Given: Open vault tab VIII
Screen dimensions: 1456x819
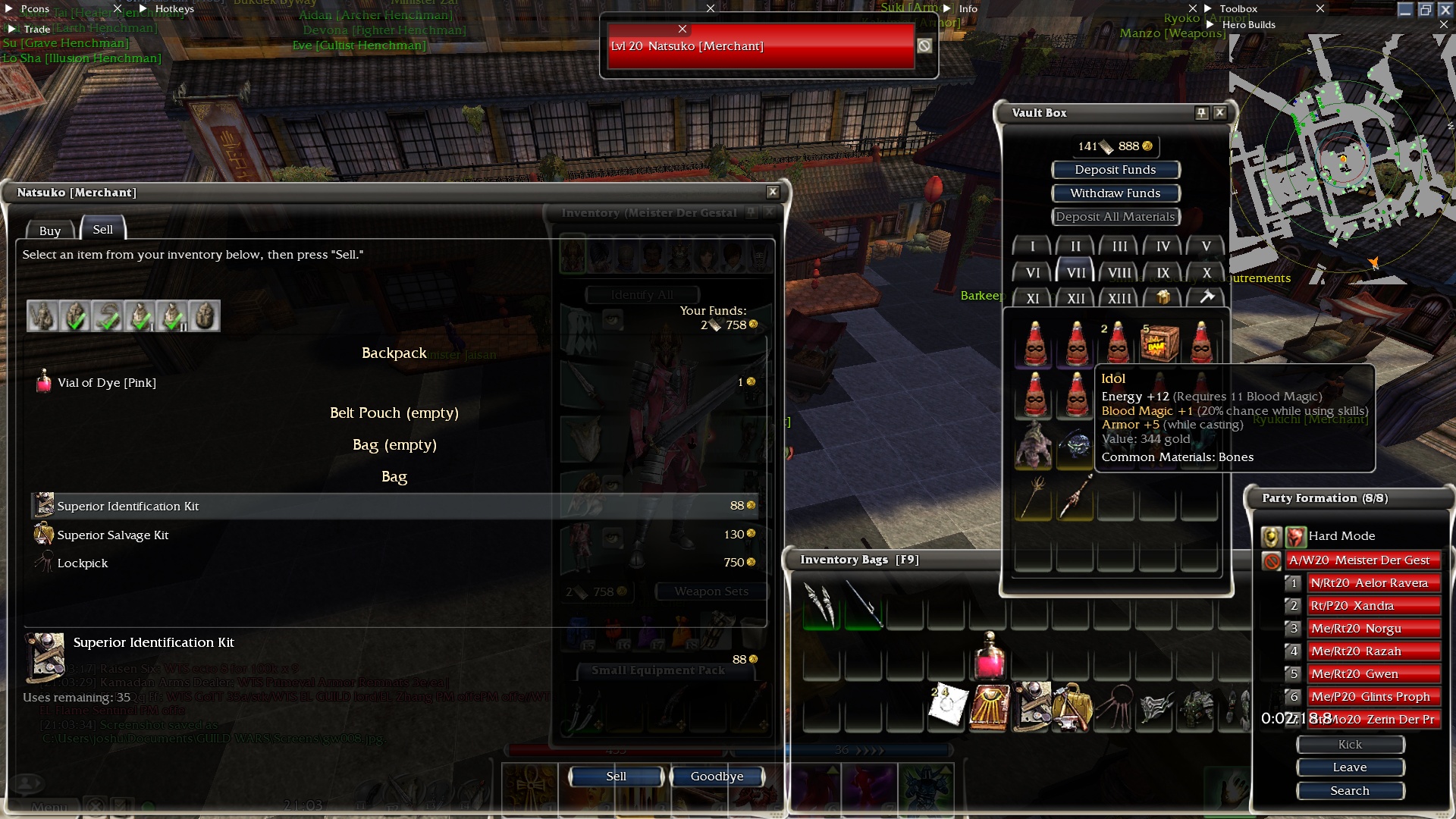Looking at the screenshot, I should coord(1119,273).
